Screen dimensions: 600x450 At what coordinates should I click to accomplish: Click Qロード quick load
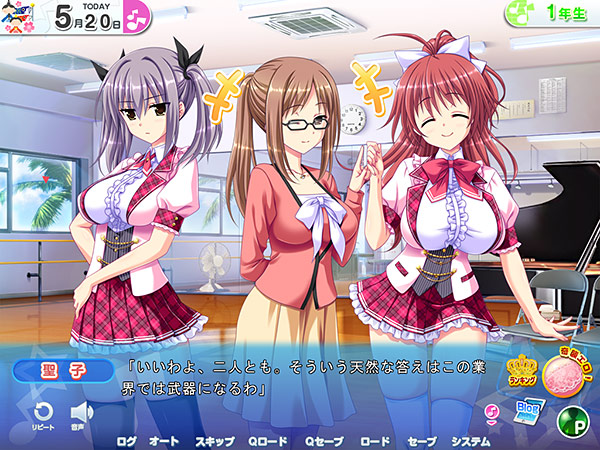coord(268,440)
